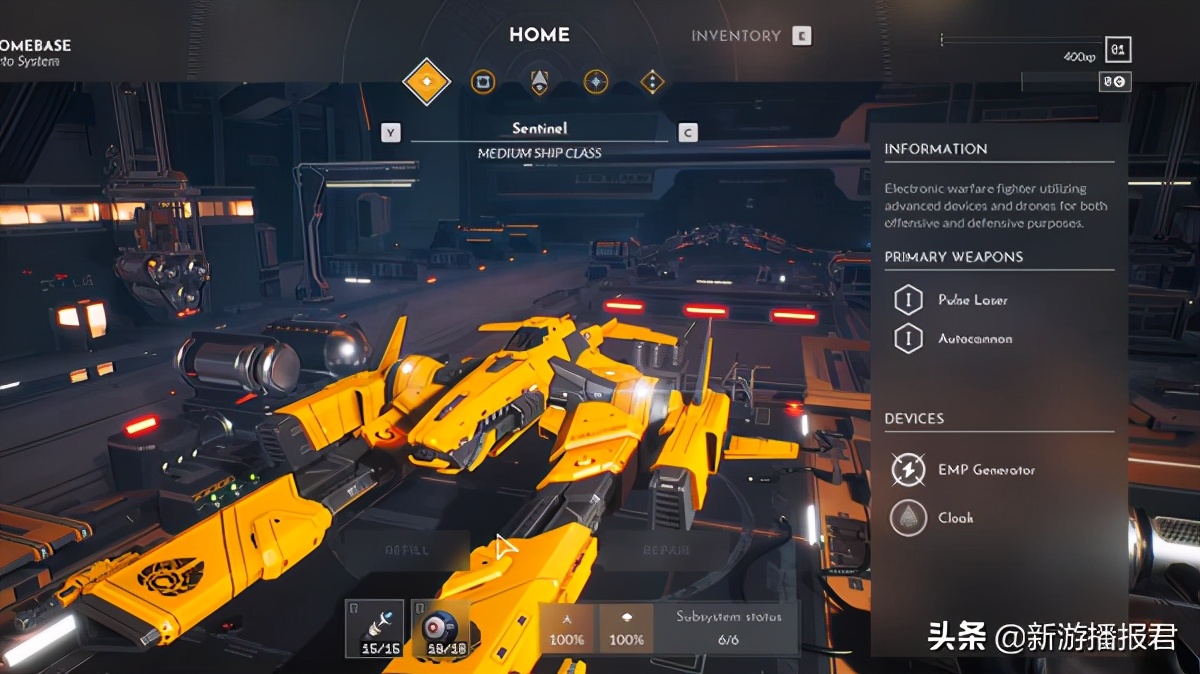Choose the Cloak device
This screenshot has width=1200, height=674.
(x=955, y=518)
